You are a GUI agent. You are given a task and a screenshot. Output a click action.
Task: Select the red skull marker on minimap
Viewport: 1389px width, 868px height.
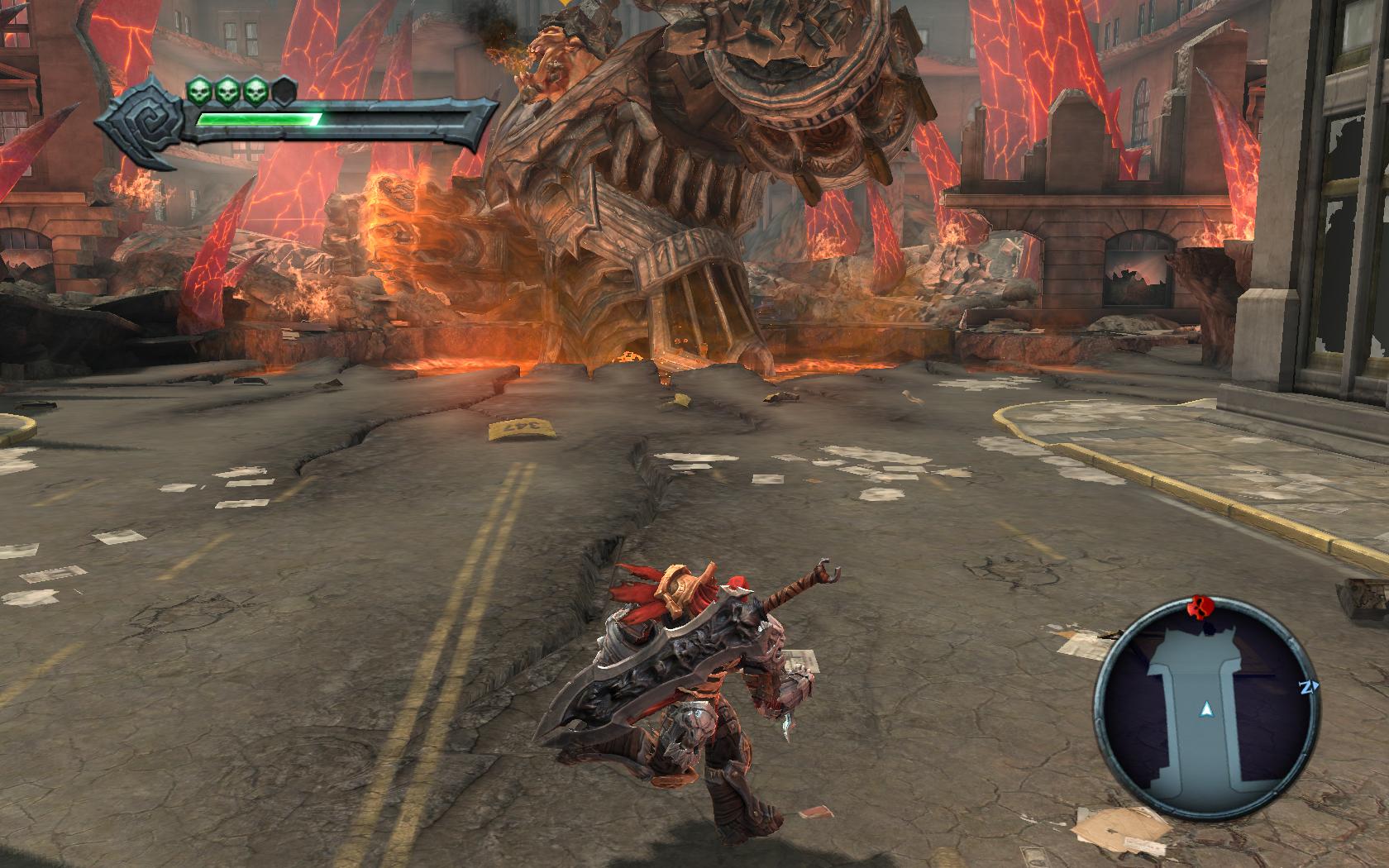pos(1197,608)
